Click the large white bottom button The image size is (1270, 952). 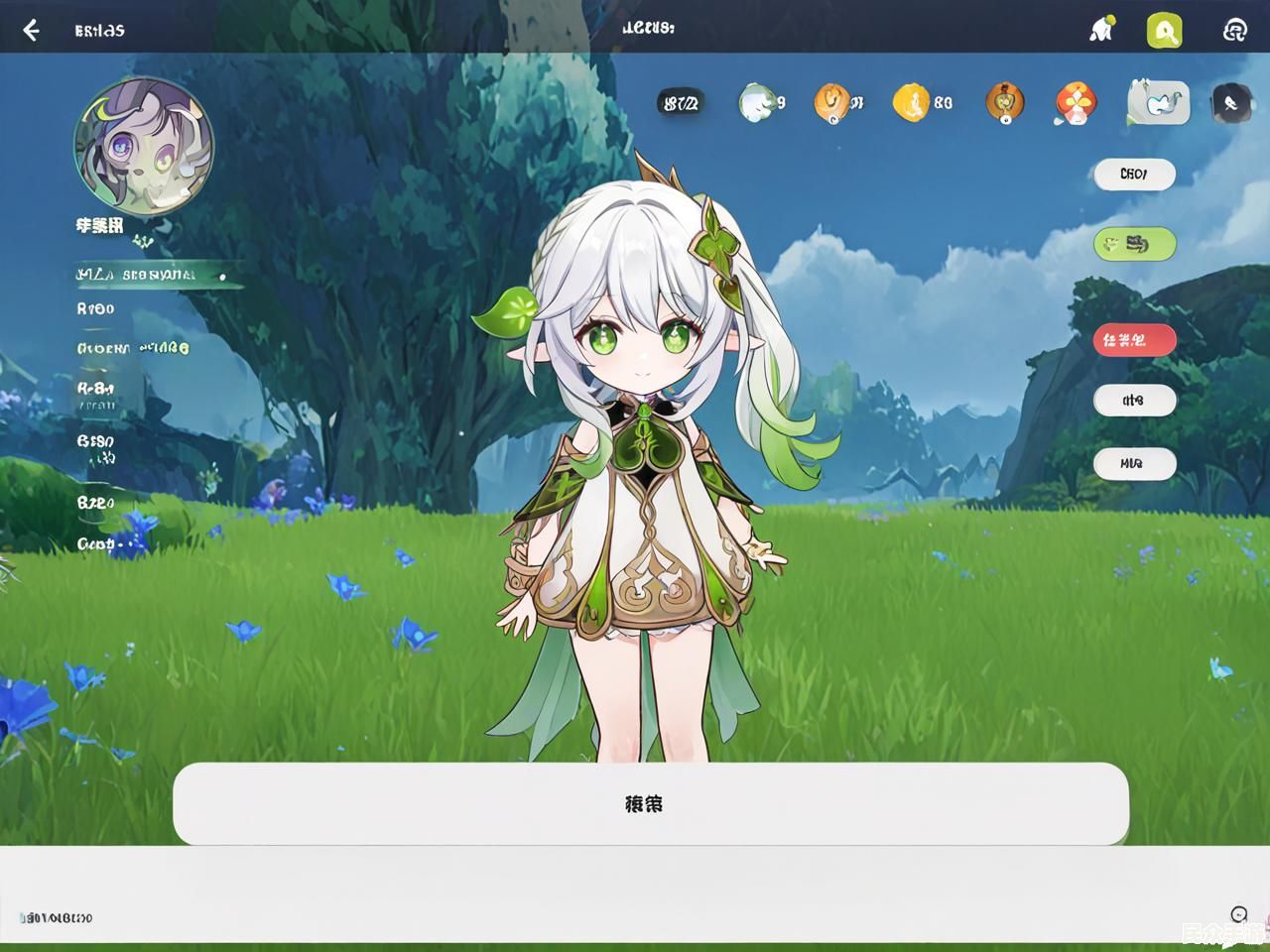pyautogui.click(x=650, y=803)
